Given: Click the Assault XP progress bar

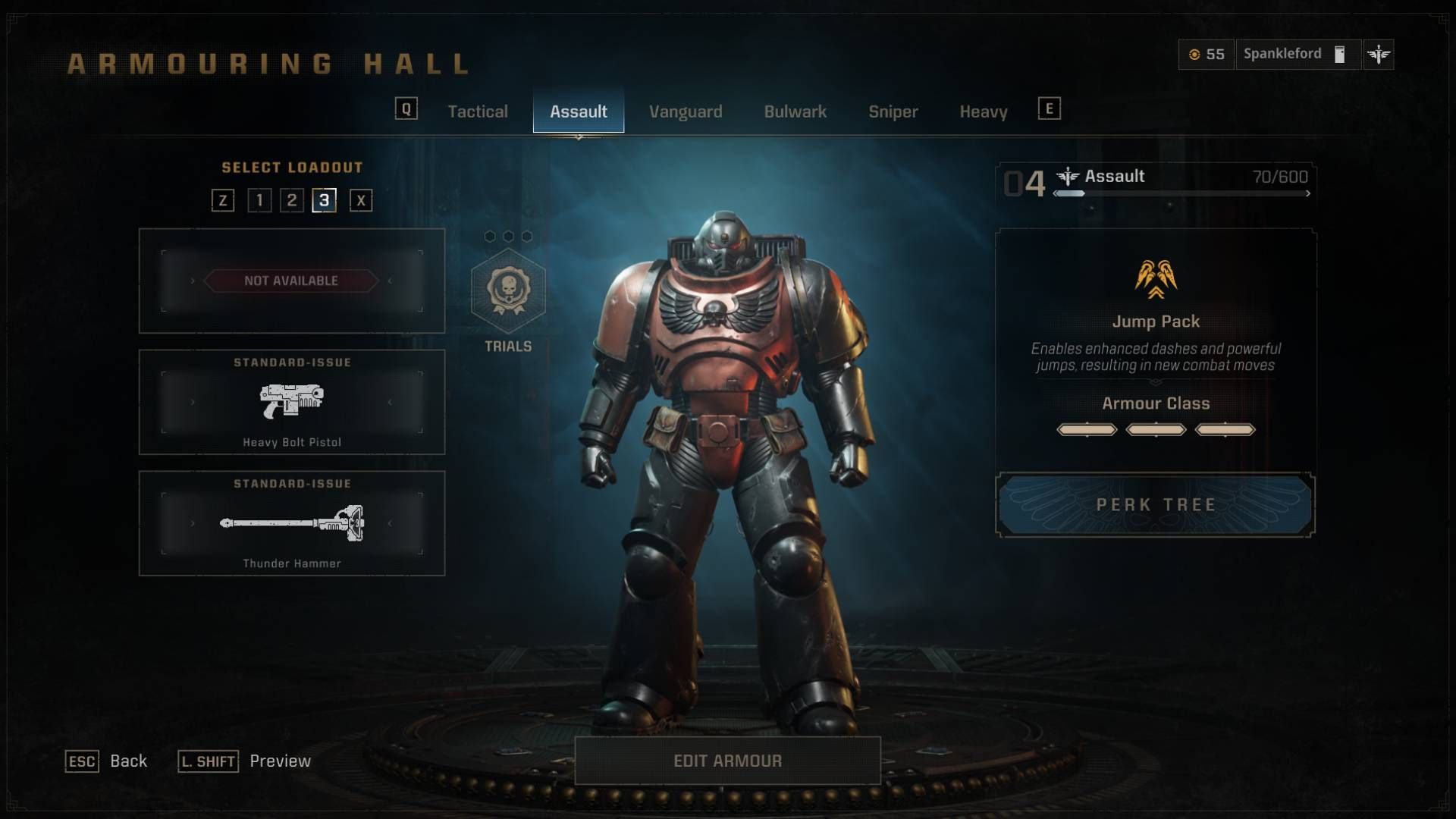Looking at the screenshot, I should pos(1180,194).
